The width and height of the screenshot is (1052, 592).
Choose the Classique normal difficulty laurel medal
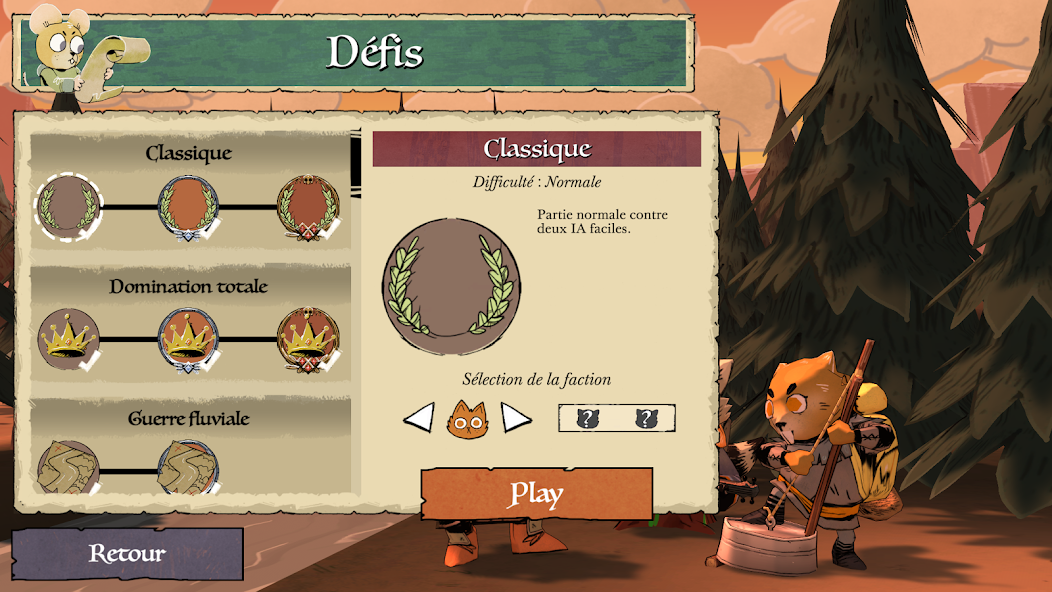click(x=69, y=206)
